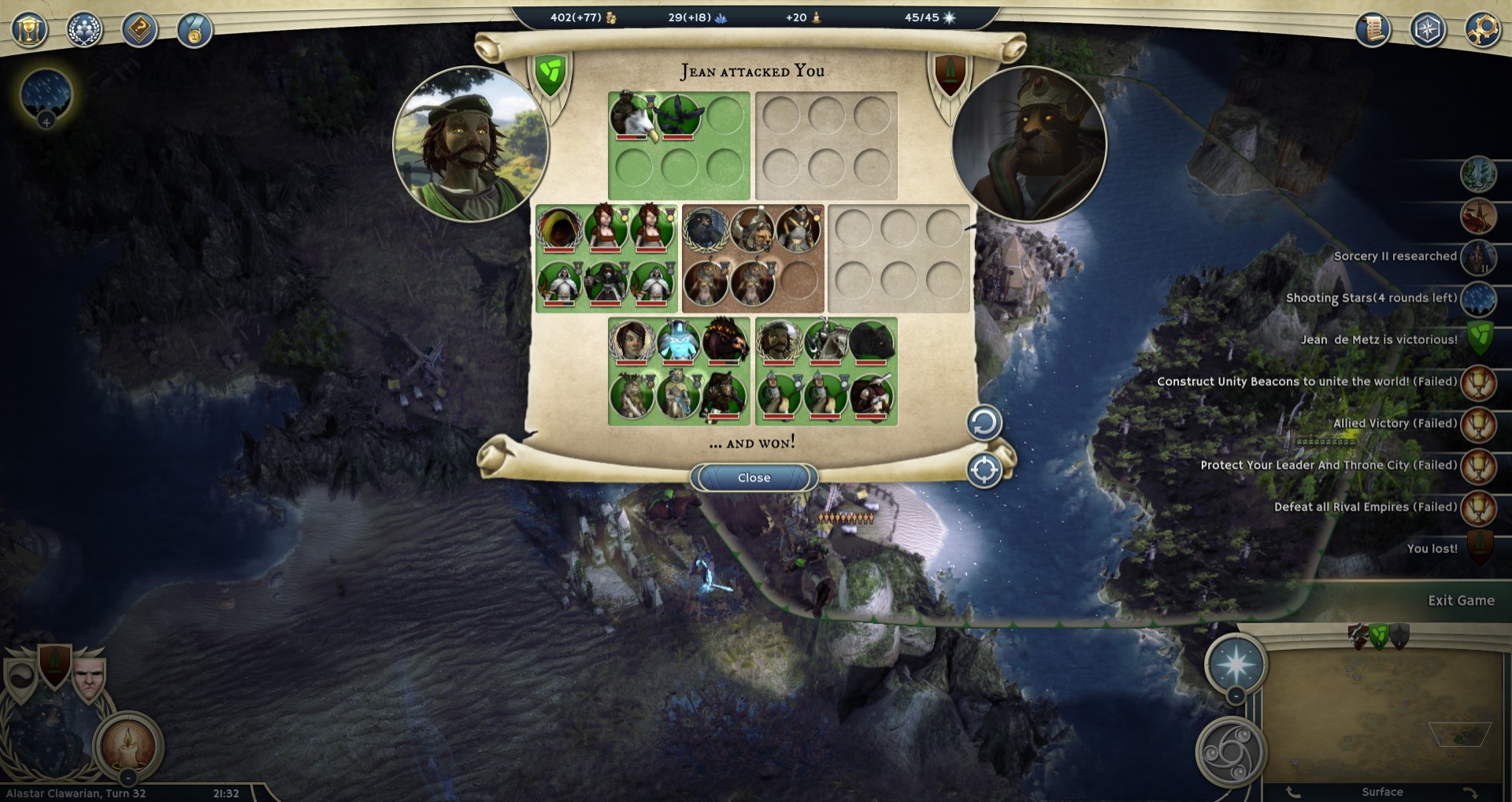Center view on battle location crosshair button
The height and width of the screenshot is (802, 1512).
[x=984, y=470]
